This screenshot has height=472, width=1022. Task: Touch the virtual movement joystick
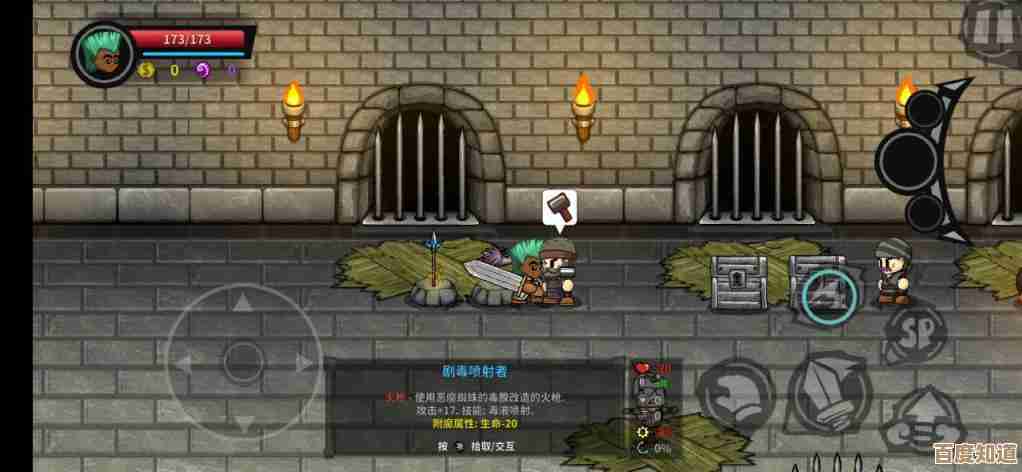[241, 359]
